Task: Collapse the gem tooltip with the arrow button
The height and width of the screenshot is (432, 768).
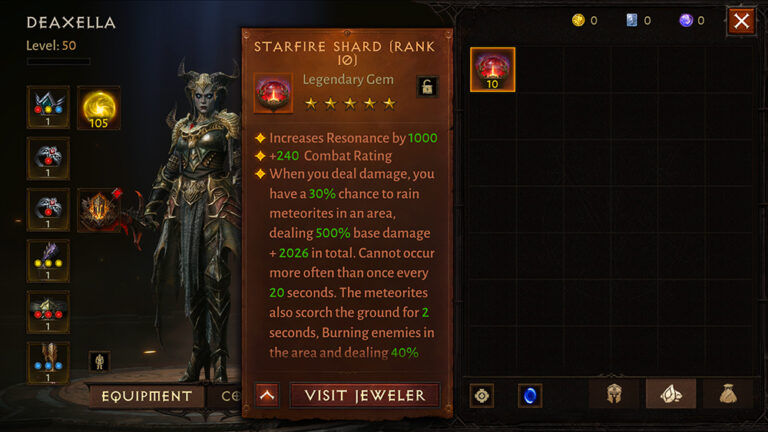Action: point(267,395)
